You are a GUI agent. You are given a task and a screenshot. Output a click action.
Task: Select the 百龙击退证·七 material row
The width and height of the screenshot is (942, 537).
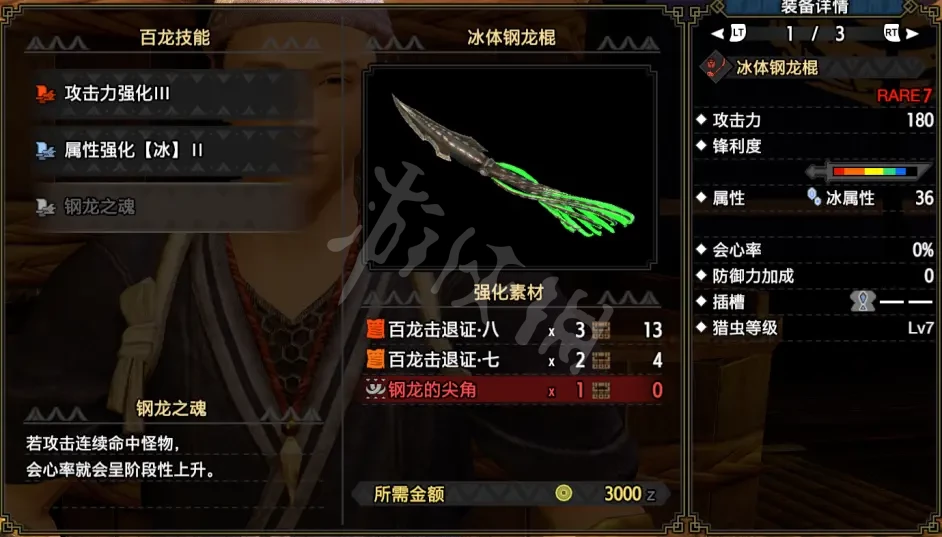[513, 360]
